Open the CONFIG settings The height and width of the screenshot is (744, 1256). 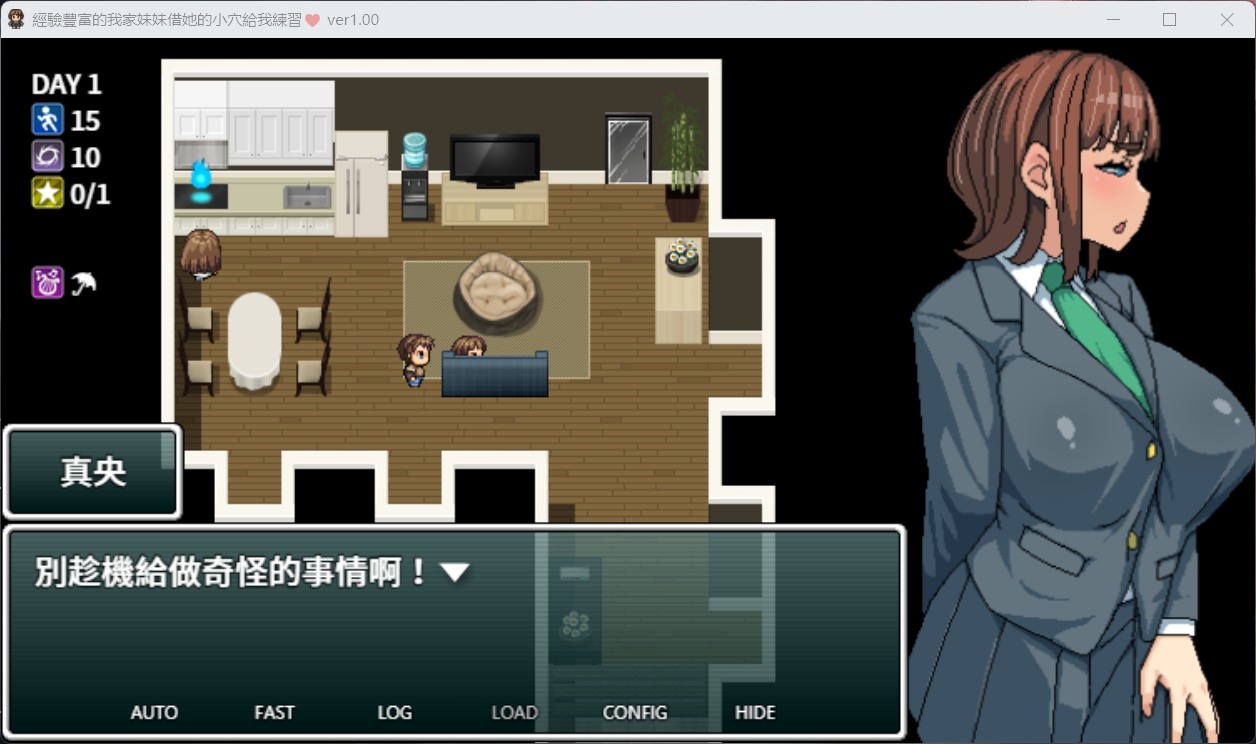coord(635,713)
